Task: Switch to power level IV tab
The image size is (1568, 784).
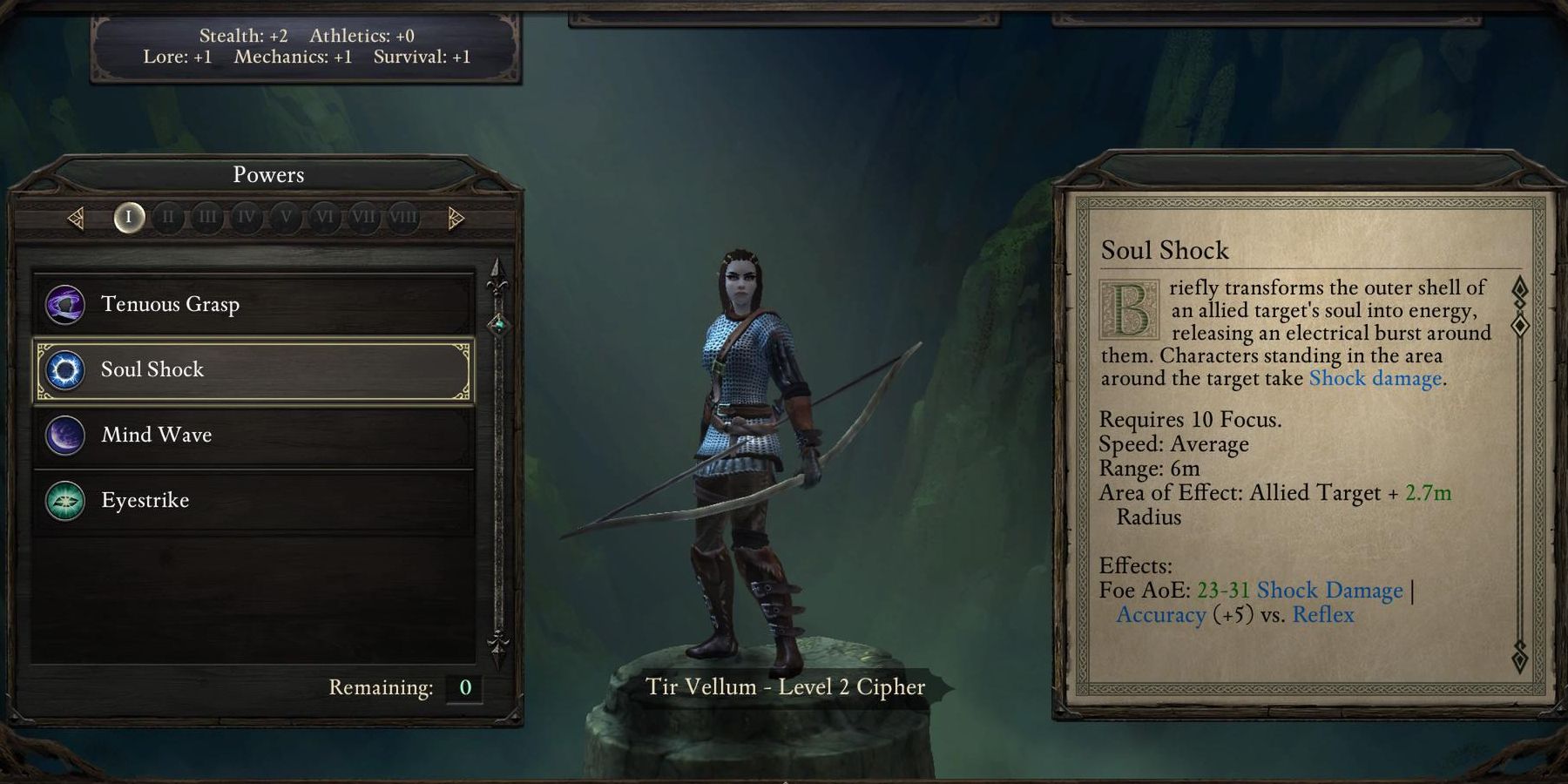Action: 247,217
